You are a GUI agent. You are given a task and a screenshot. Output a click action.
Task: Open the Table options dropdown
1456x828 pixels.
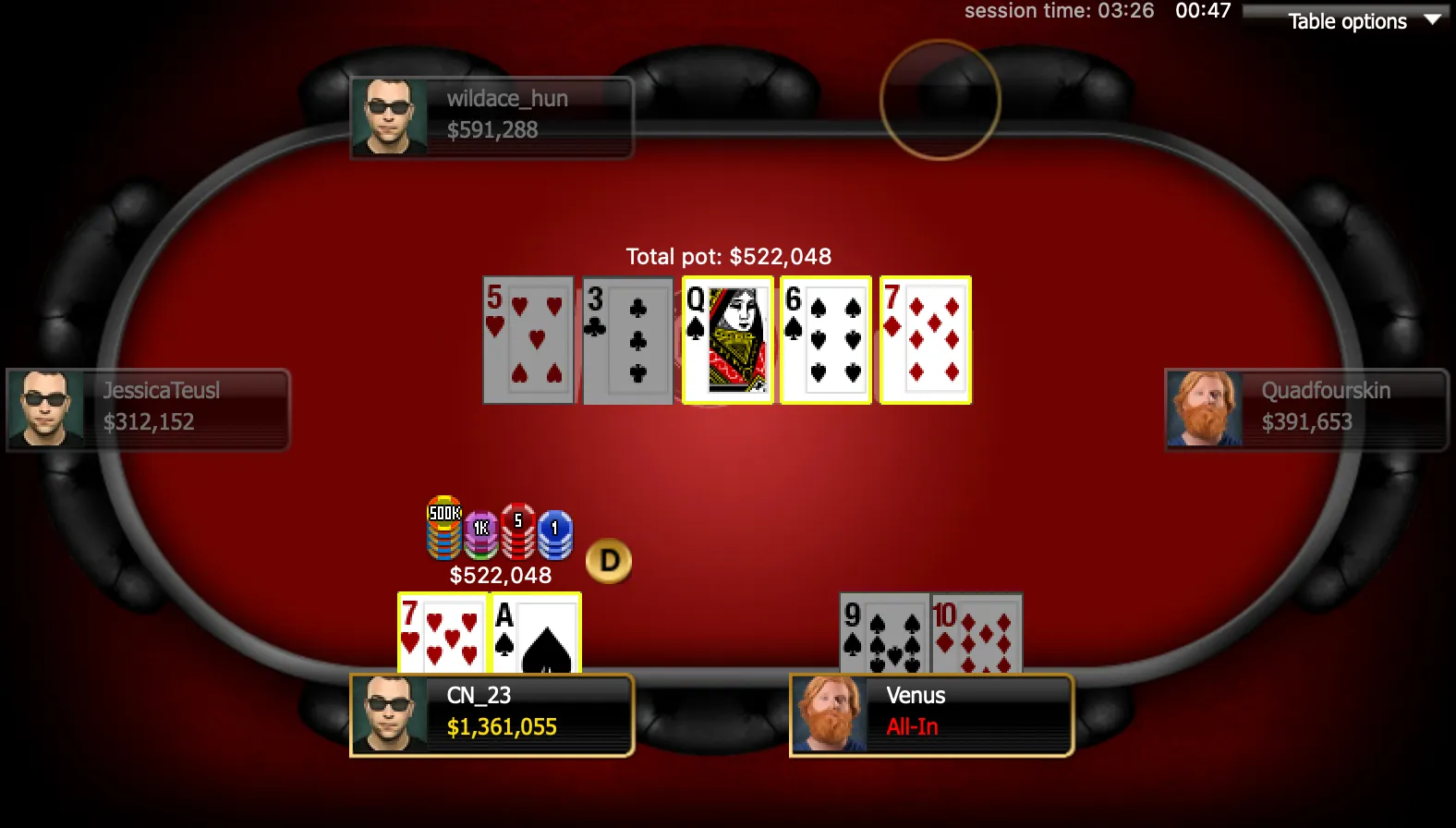click(1349, 21)
